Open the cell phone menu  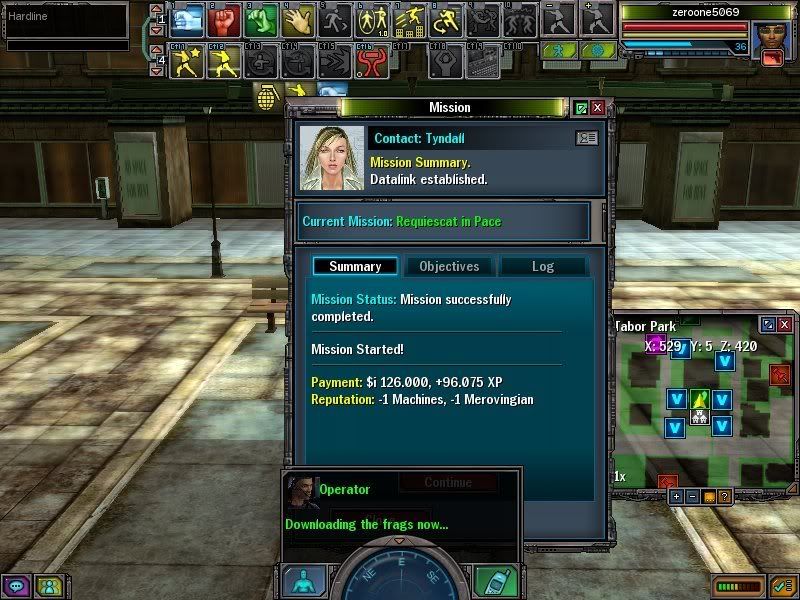point(495,582)
